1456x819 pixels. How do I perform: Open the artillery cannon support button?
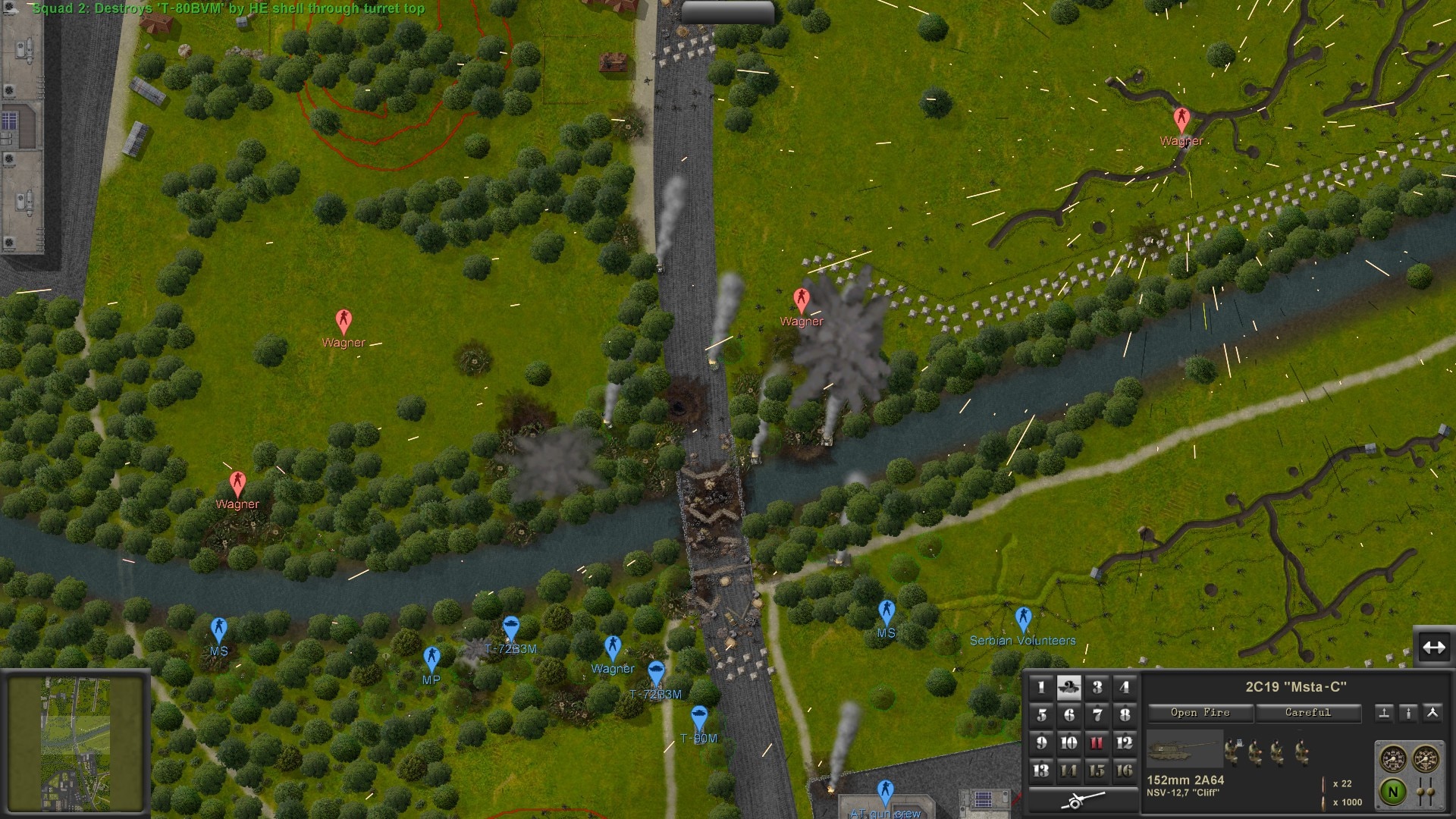(x=1083, y=800)
